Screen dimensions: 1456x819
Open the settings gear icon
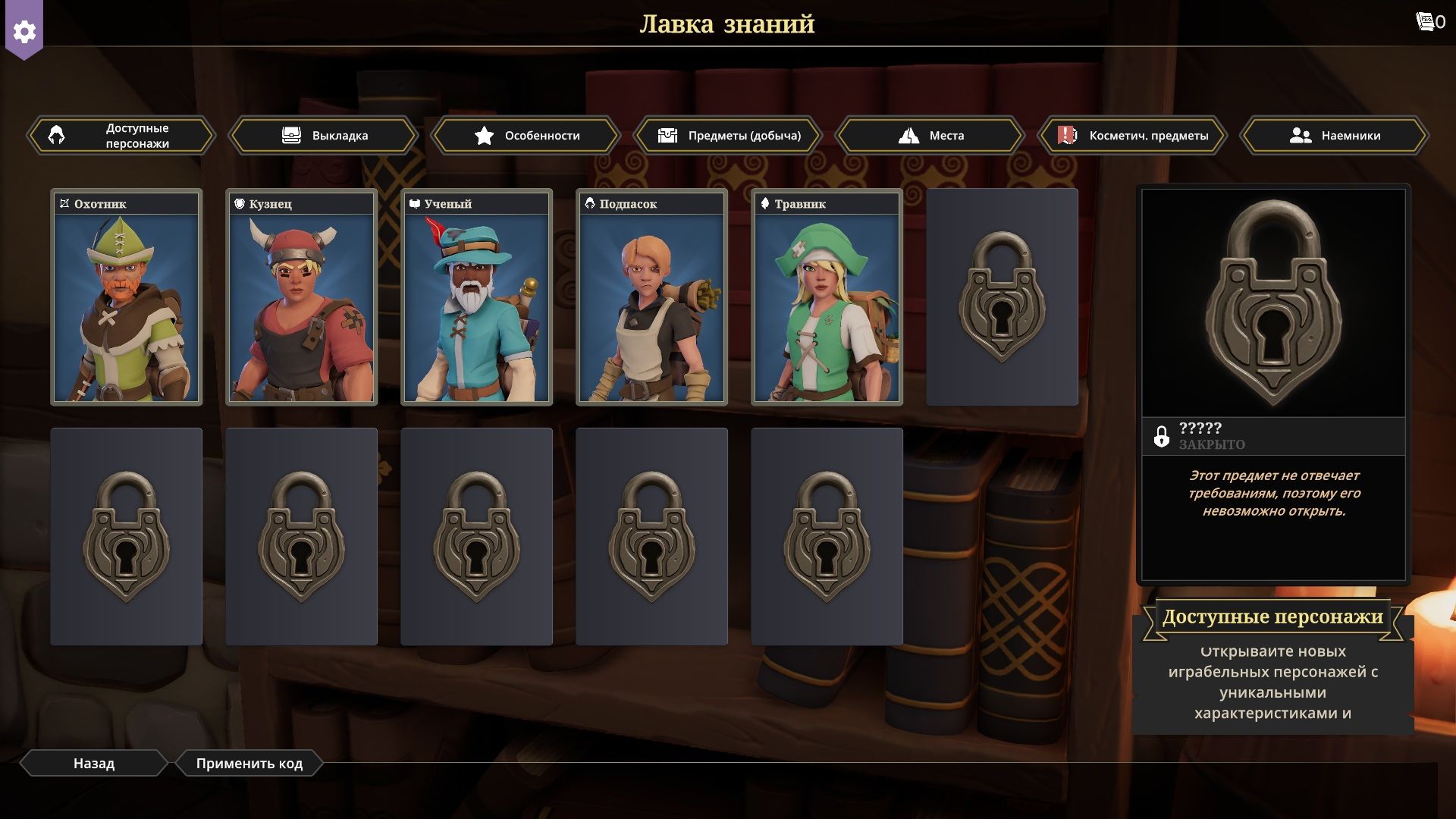click(24, 31)
